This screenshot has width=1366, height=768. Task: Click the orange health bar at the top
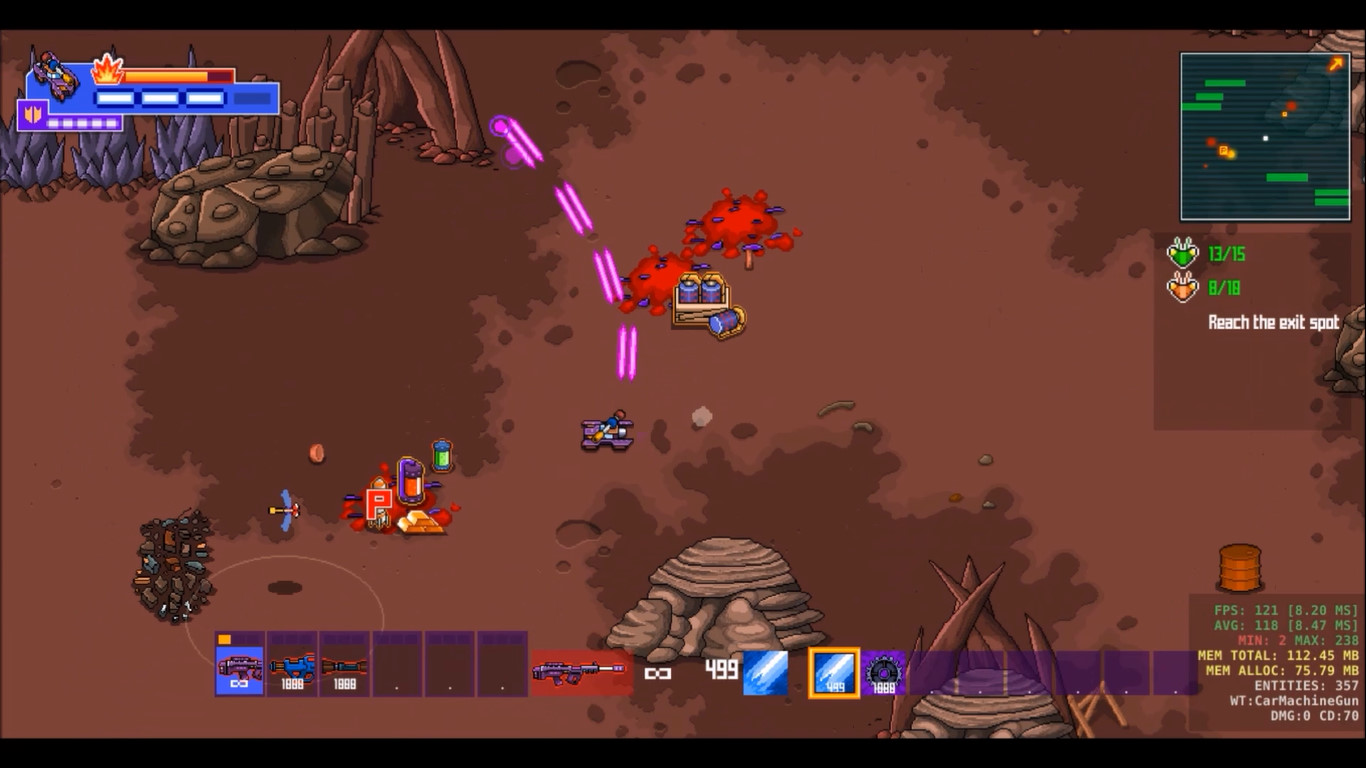tap(165, 75)
